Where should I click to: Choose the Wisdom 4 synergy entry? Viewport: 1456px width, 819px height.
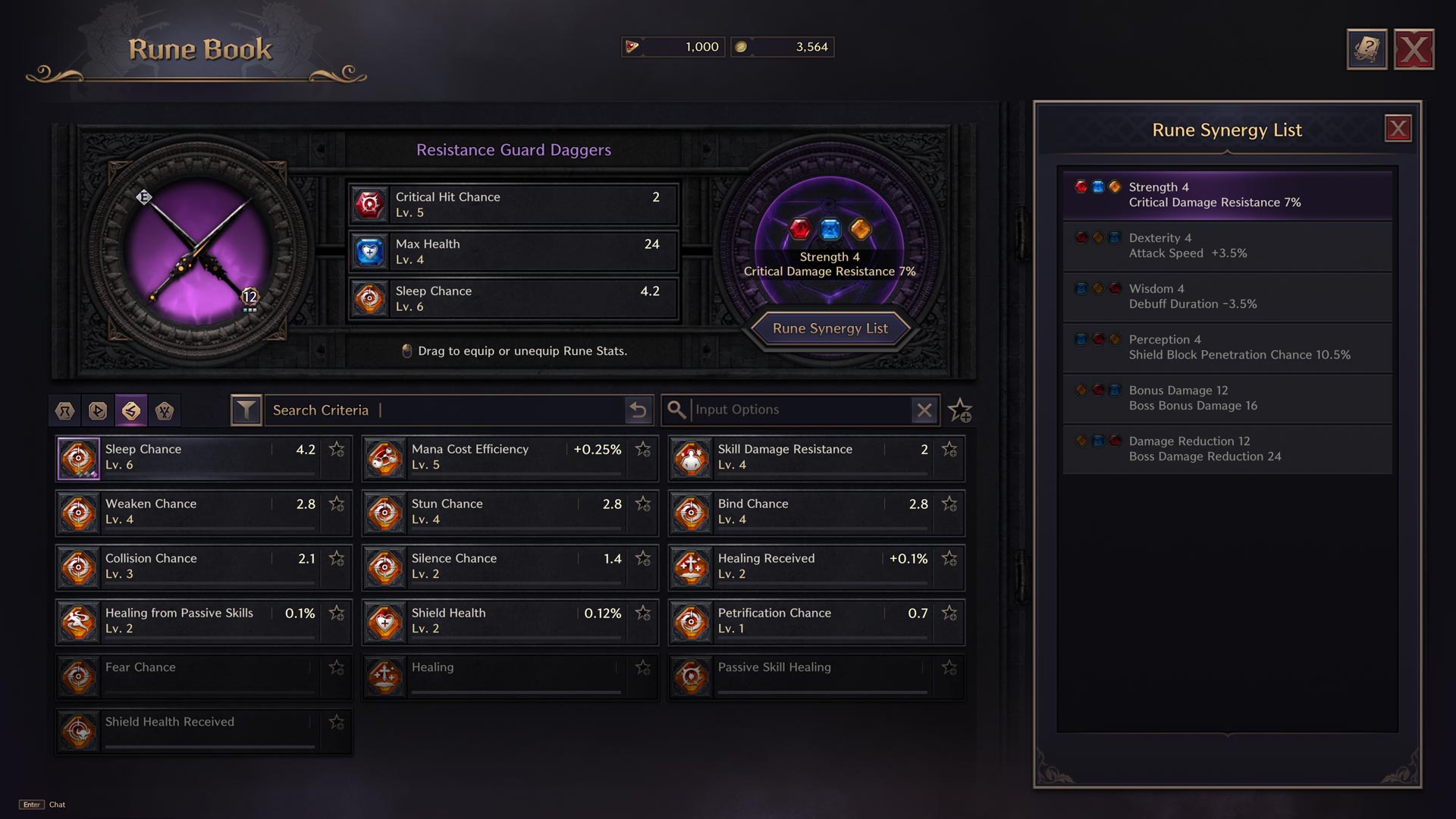1227,297
